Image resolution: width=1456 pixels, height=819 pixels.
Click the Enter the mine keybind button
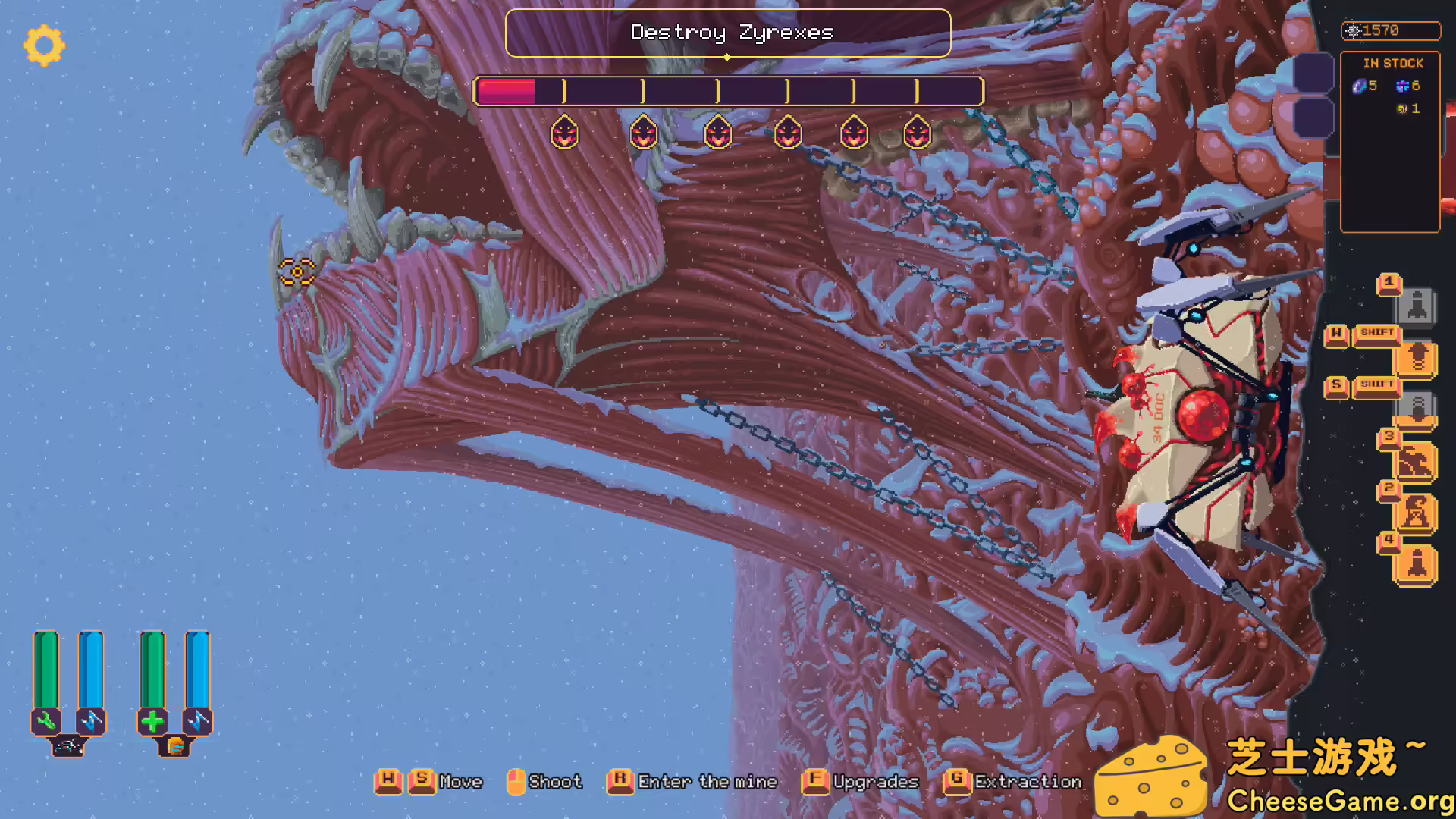click(619, 782)
